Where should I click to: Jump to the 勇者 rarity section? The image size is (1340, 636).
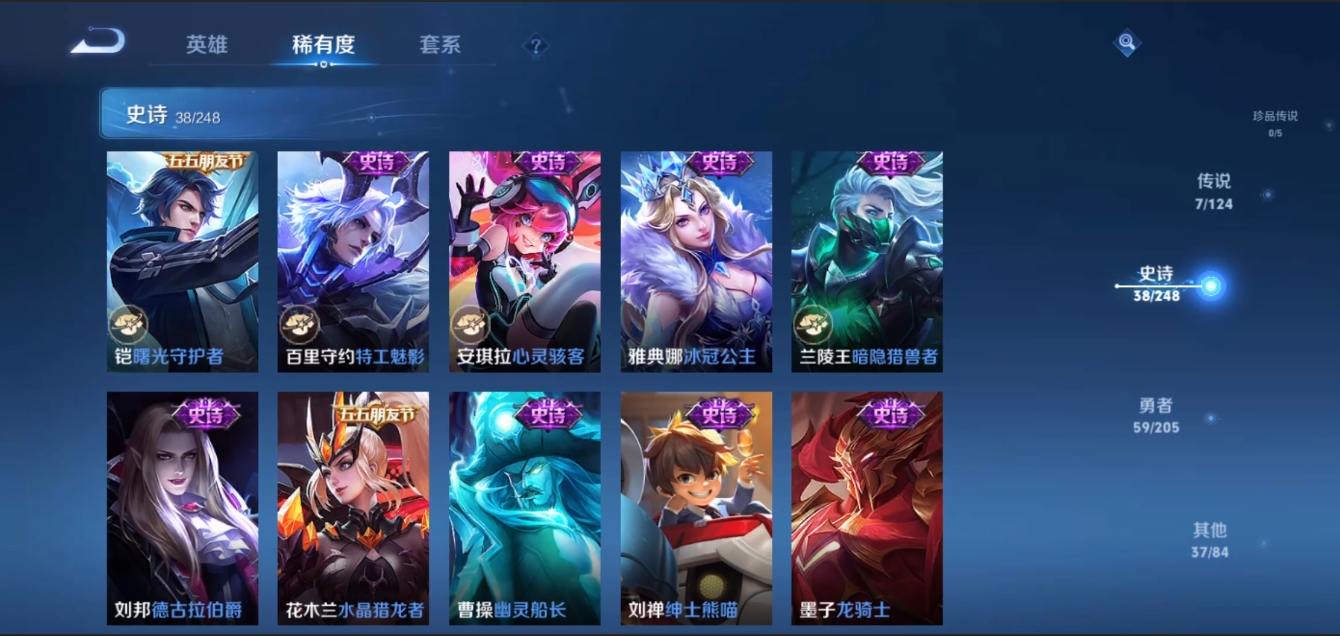pyautogui.click(x=1158, y=415)
